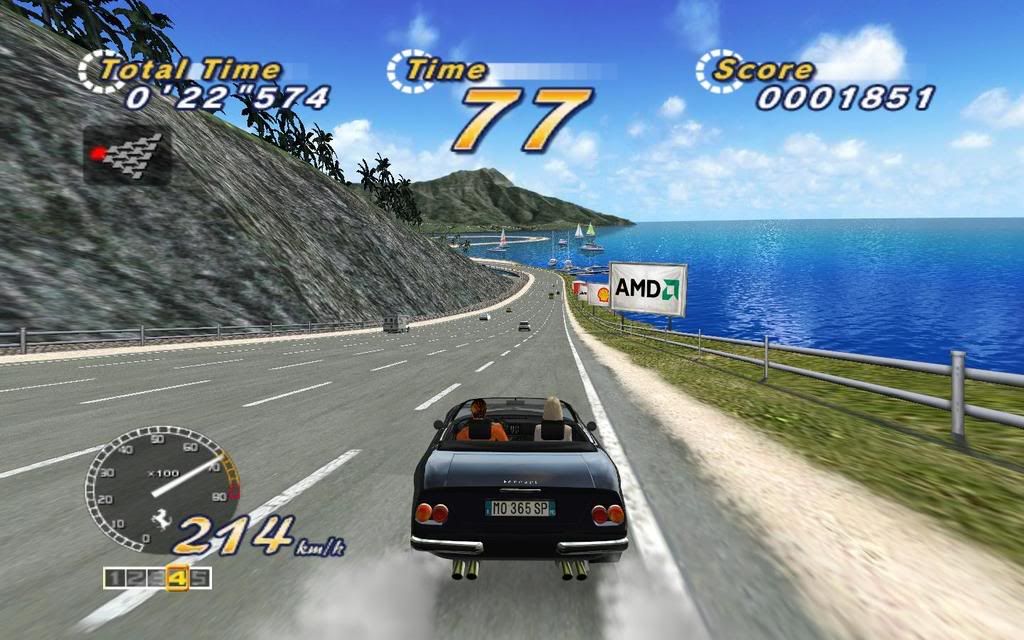Select the highlighted gear 4 box

178,577
